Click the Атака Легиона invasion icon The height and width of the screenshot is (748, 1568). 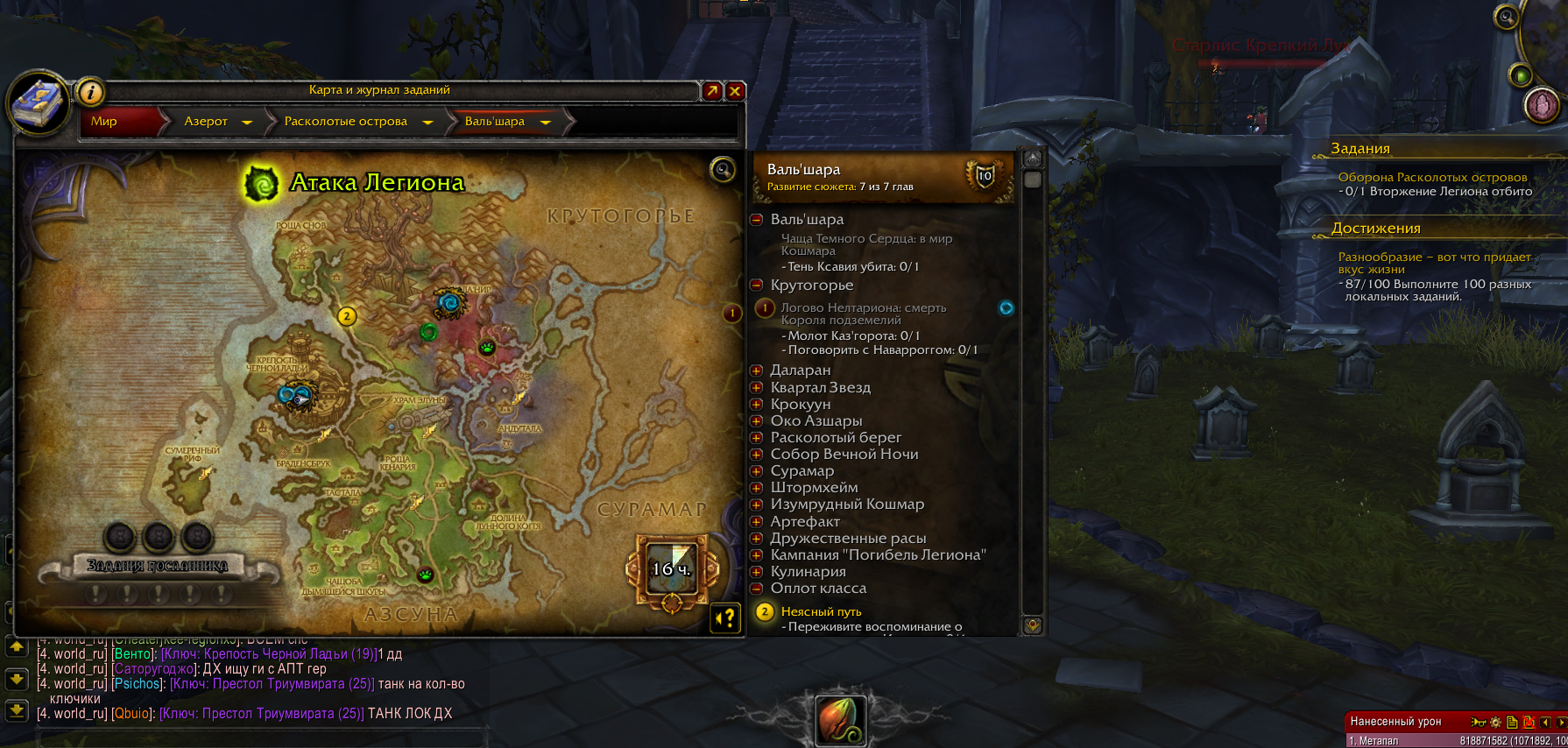pyautogui.click(x=260, y=183)
